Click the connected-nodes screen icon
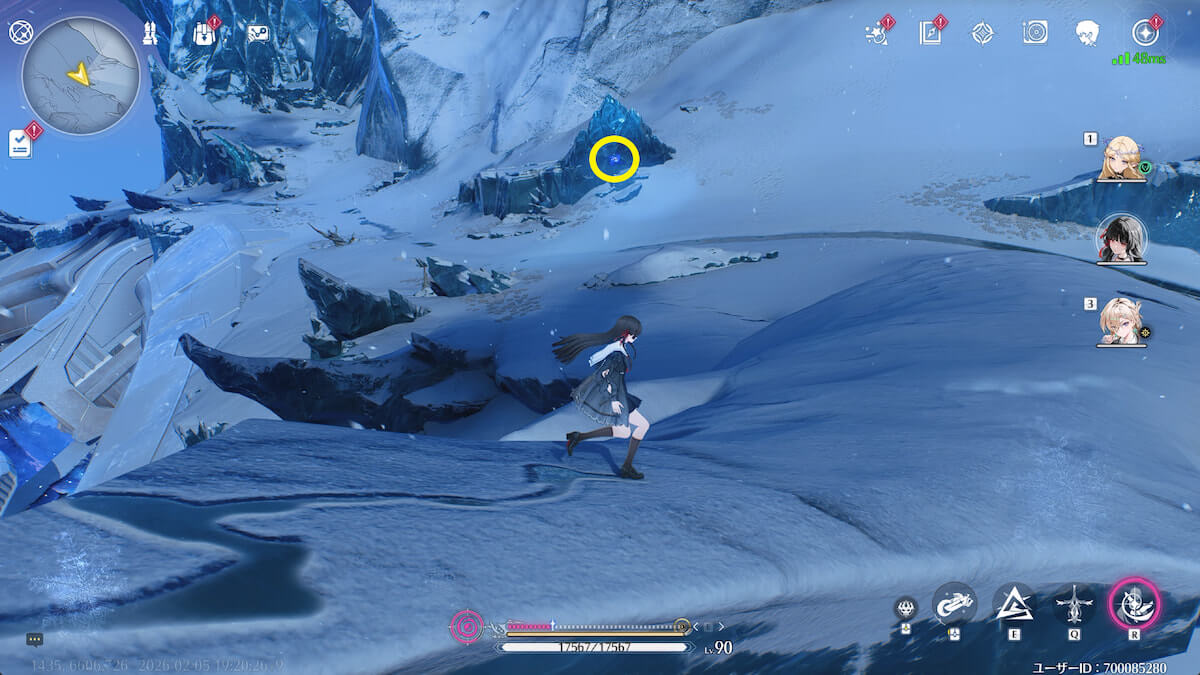Screen dimensions: 1200x675 pyautogui.click(x=258, y=33)
